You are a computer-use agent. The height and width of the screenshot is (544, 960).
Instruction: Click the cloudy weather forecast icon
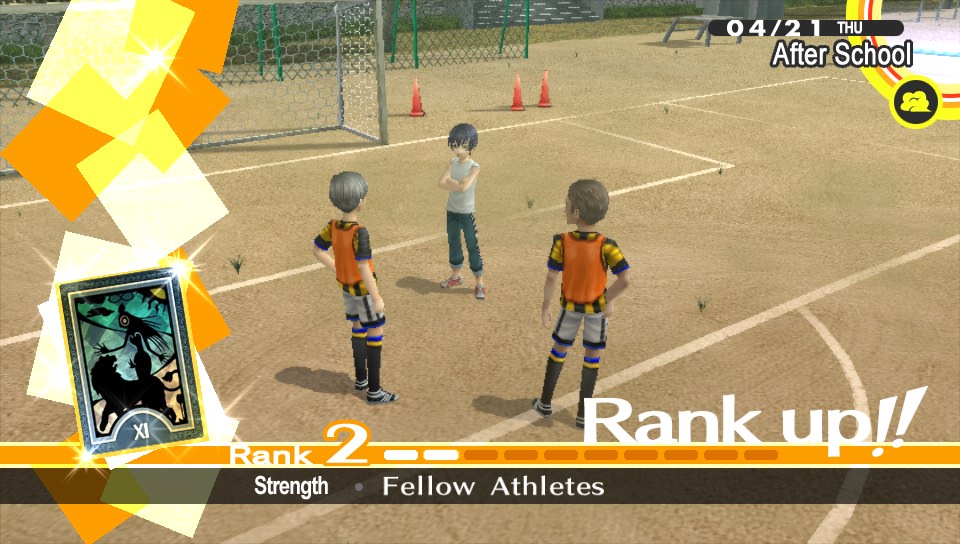[x=916, y=101]
